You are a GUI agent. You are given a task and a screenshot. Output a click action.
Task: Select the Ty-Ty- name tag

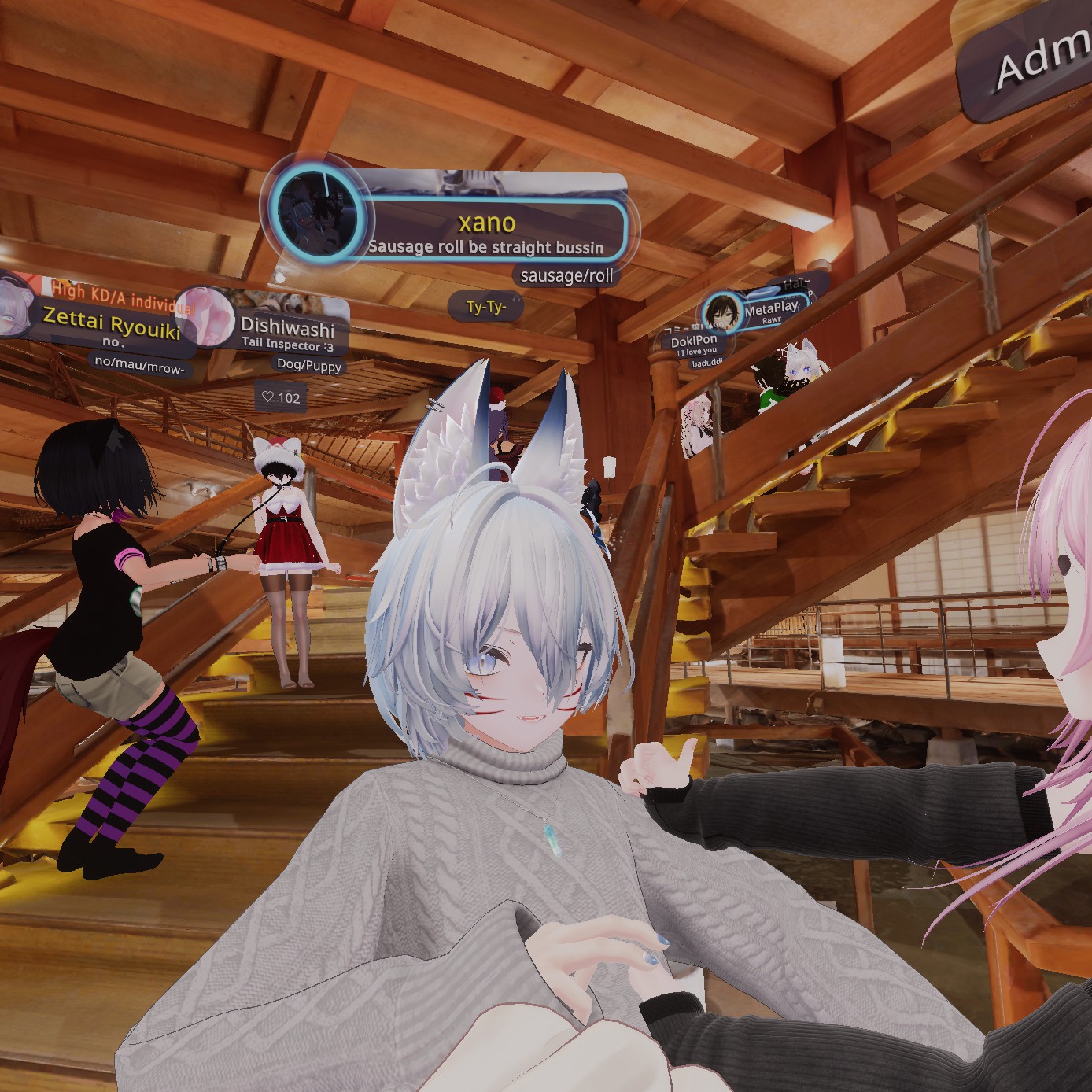(x=485, y=306)
